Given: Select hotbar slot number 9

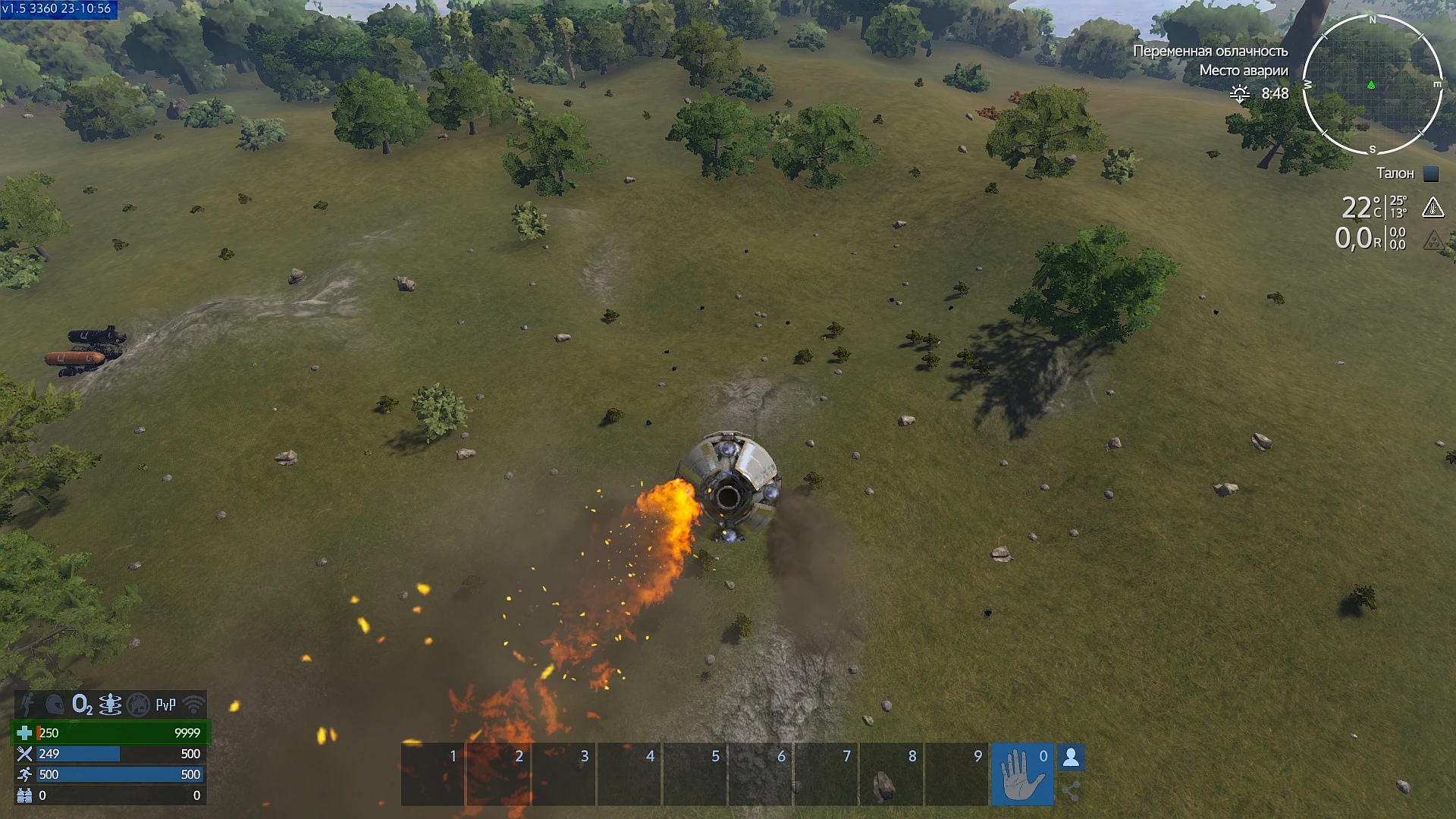Looking at the screenshot, I should [x=957, y=775].
